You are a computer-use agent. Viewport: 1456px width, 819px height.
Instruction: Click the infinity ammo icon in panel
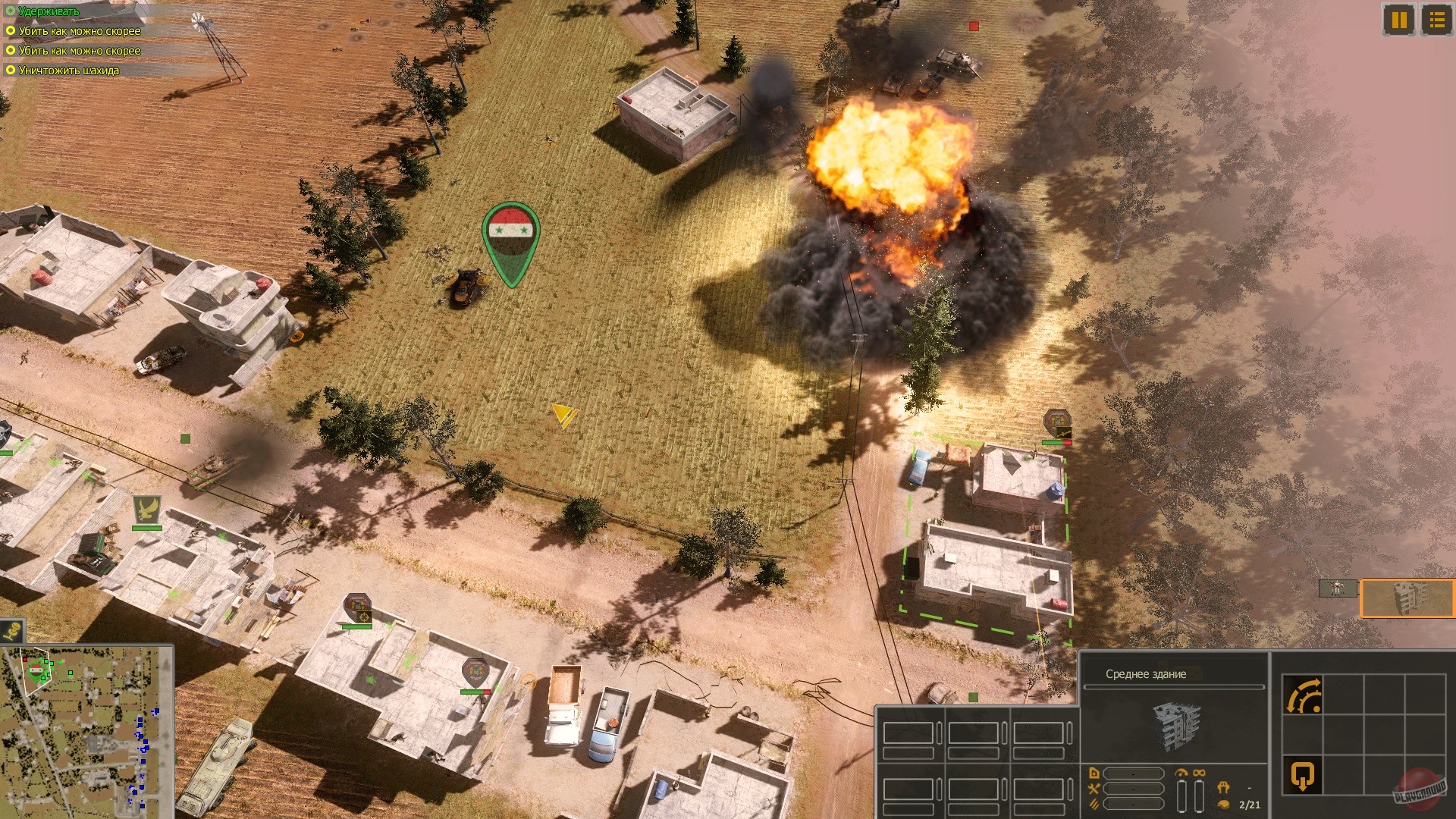[x=1199, y=773]
